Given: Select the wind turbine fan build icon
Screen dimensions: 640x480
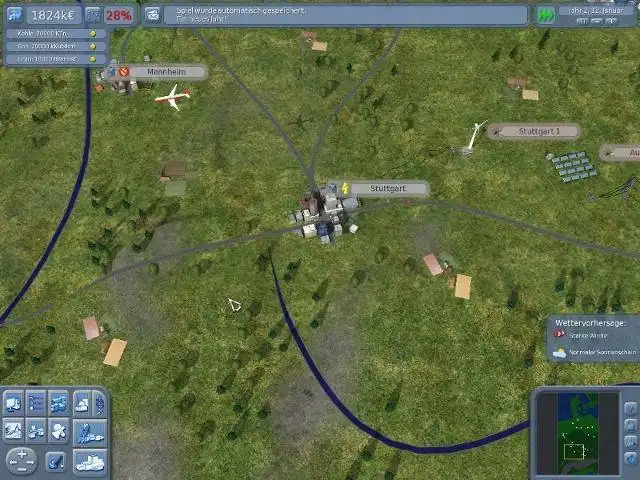Looking at the screenshot, I should click(59, 432).
